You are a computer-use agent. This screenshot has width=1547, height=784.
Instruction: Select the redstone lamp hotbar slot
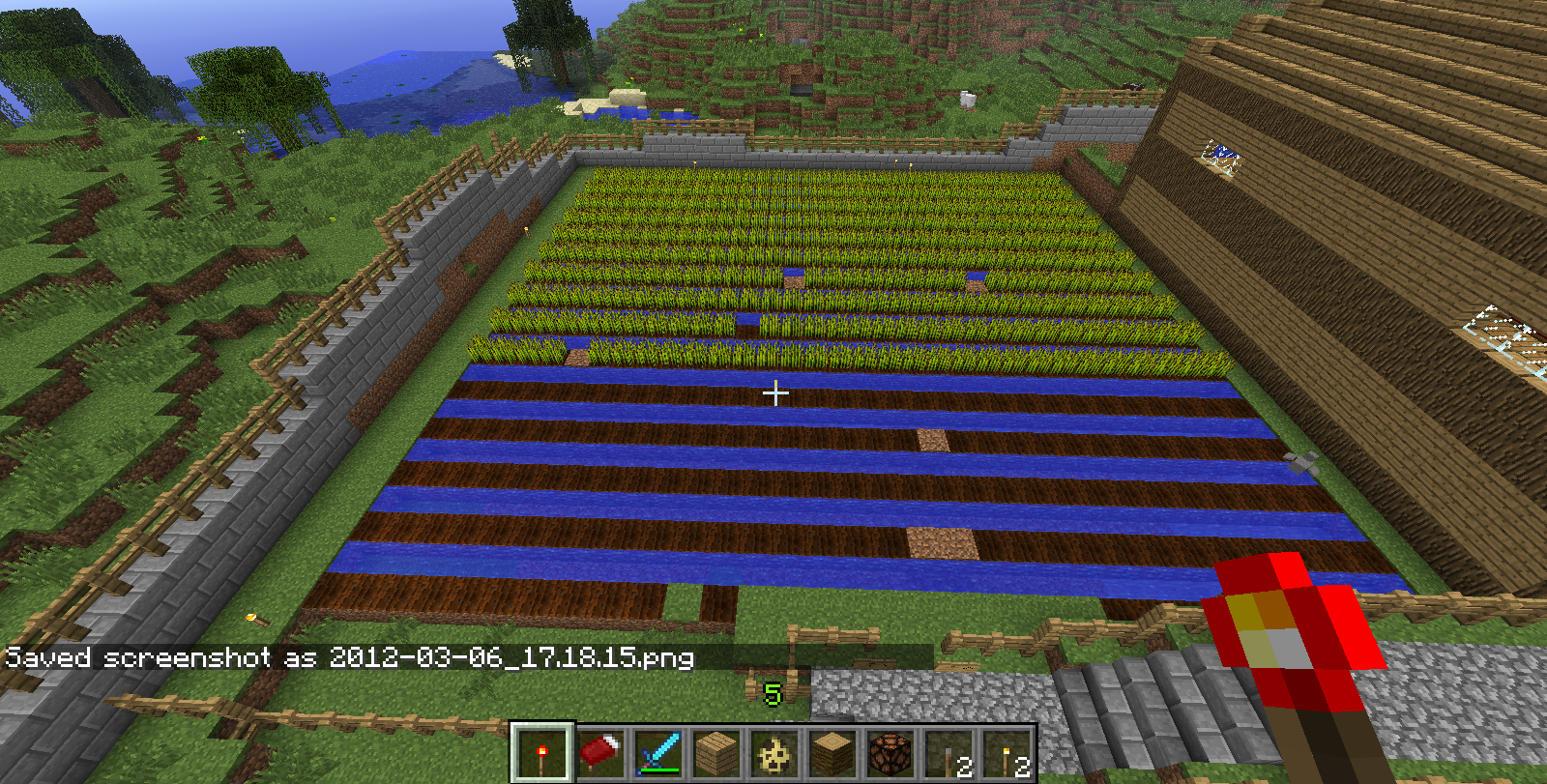tap(890, 753)
